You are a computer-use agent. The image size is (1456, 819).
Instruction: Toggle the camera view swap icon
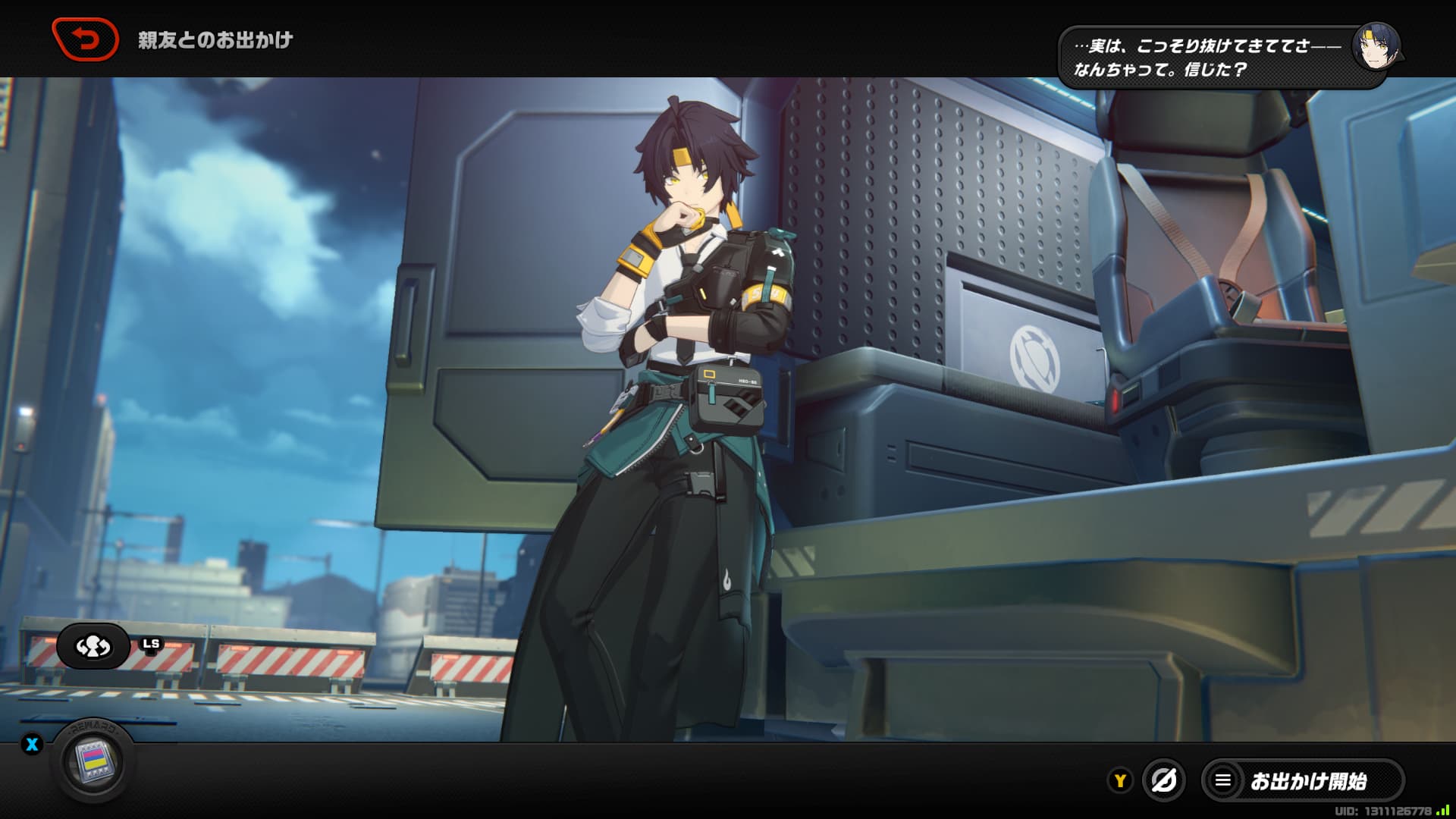click(x=93, y=646)
